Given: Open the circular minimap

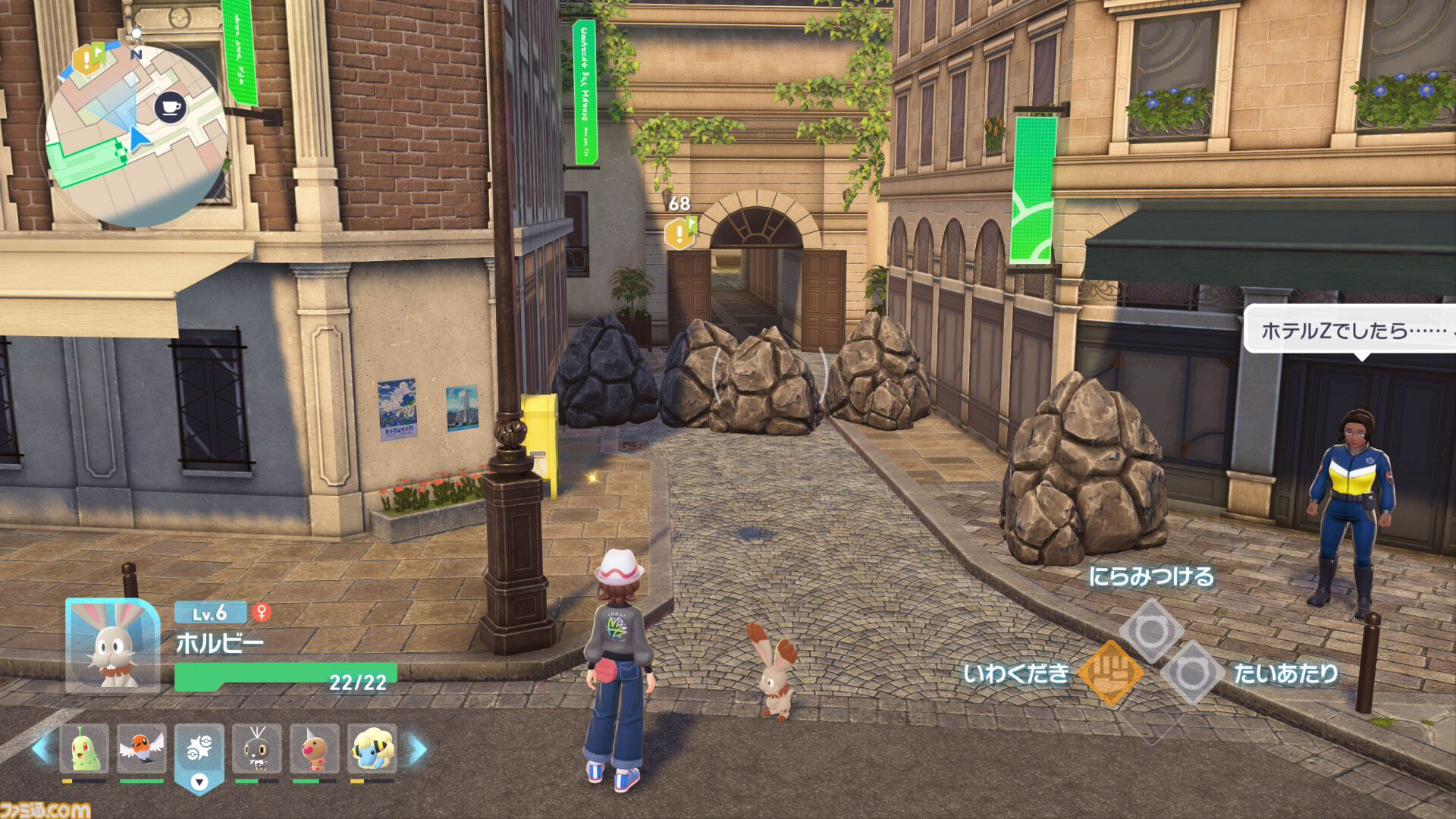Looking at the screenshot, I should 136,136.
